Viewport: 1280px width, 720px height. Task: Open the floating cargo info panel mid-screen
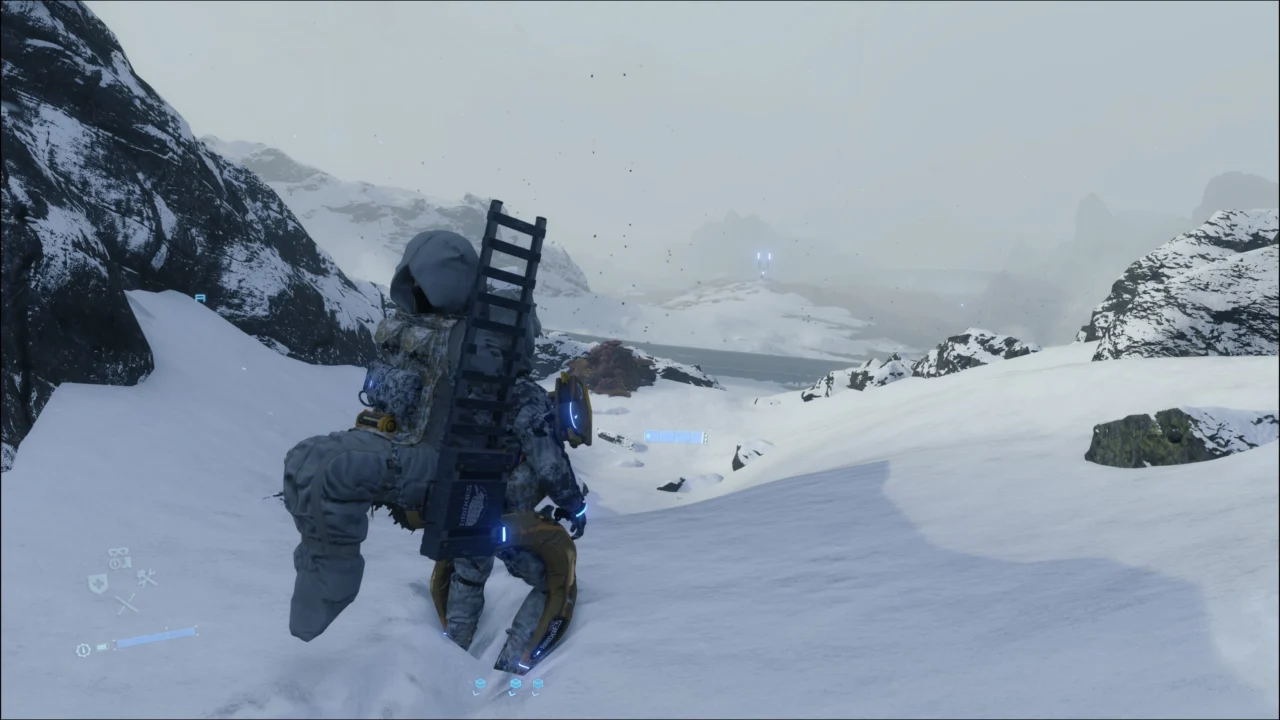675,437
